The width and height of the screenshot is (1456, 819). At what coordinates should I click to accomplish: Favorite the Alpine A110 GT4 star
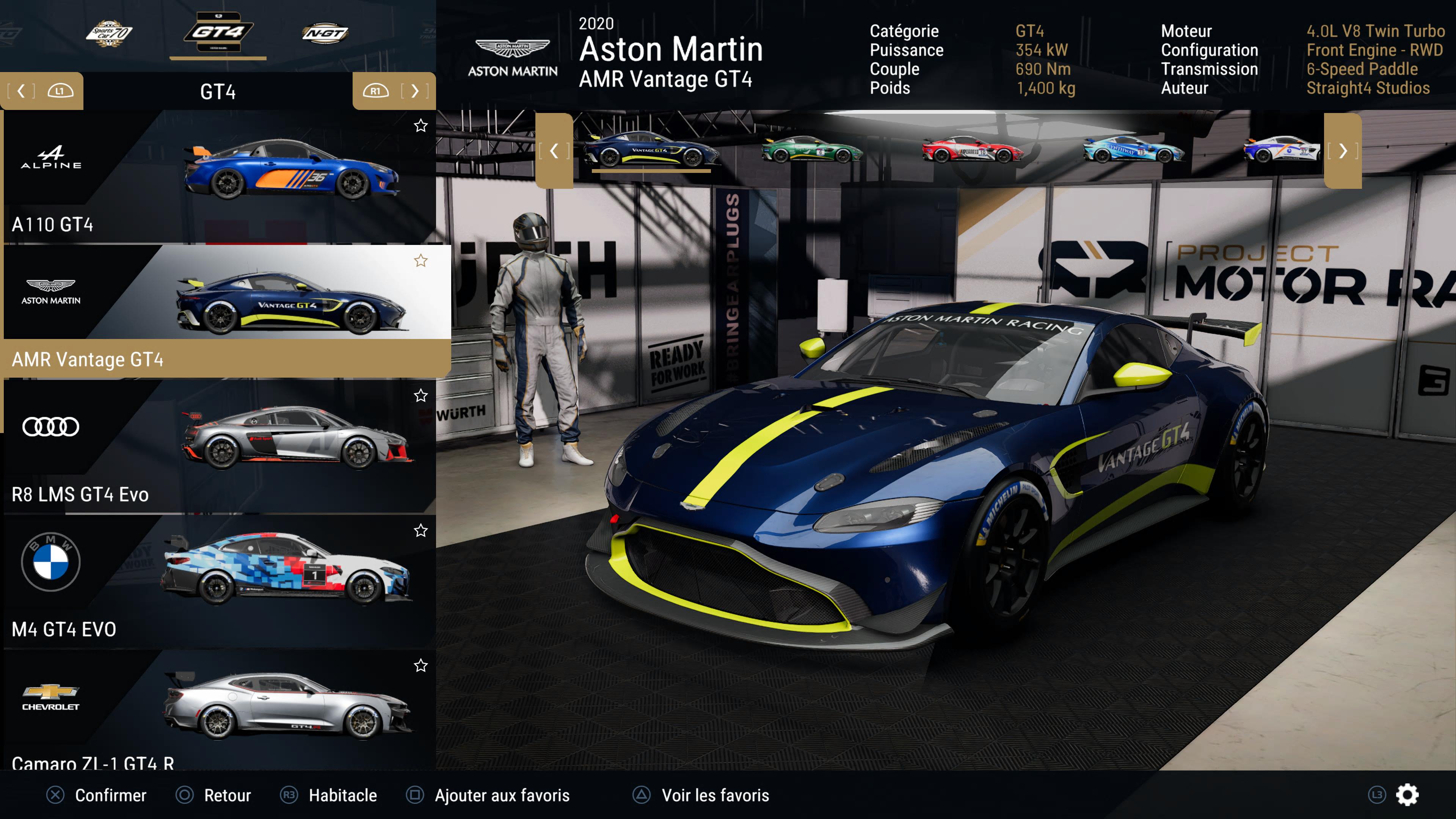420,126
